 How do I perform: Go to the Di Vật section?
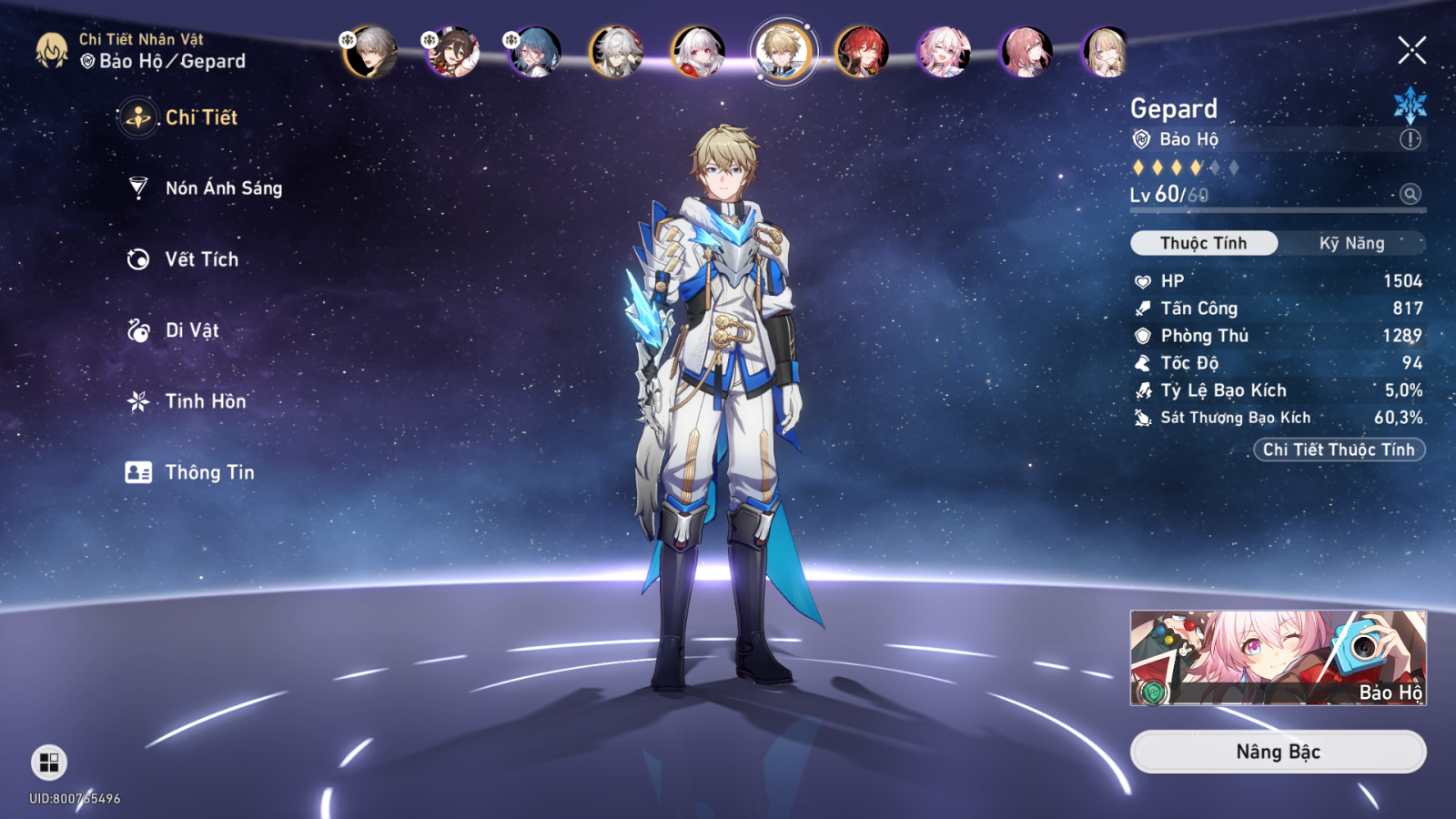coord(191,330)
